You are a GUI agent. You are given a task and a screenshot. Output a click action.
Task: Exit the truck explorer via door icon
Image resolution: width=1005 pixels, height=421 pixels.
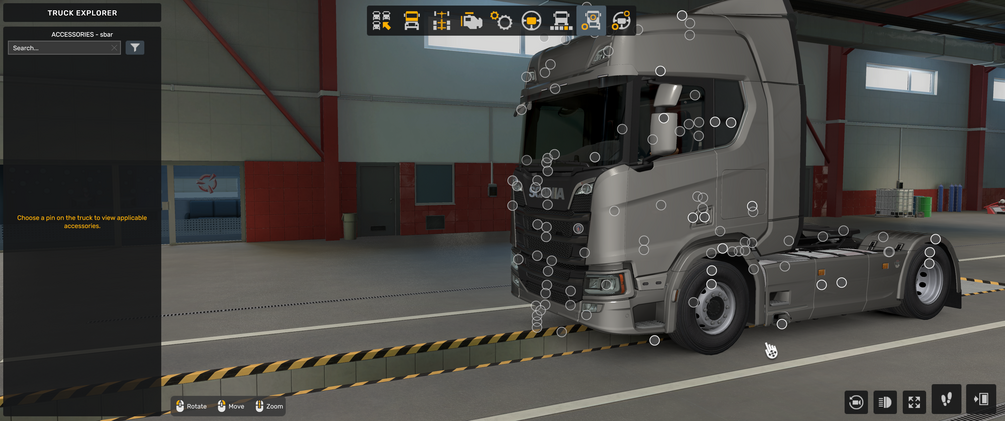coord(981,399)
